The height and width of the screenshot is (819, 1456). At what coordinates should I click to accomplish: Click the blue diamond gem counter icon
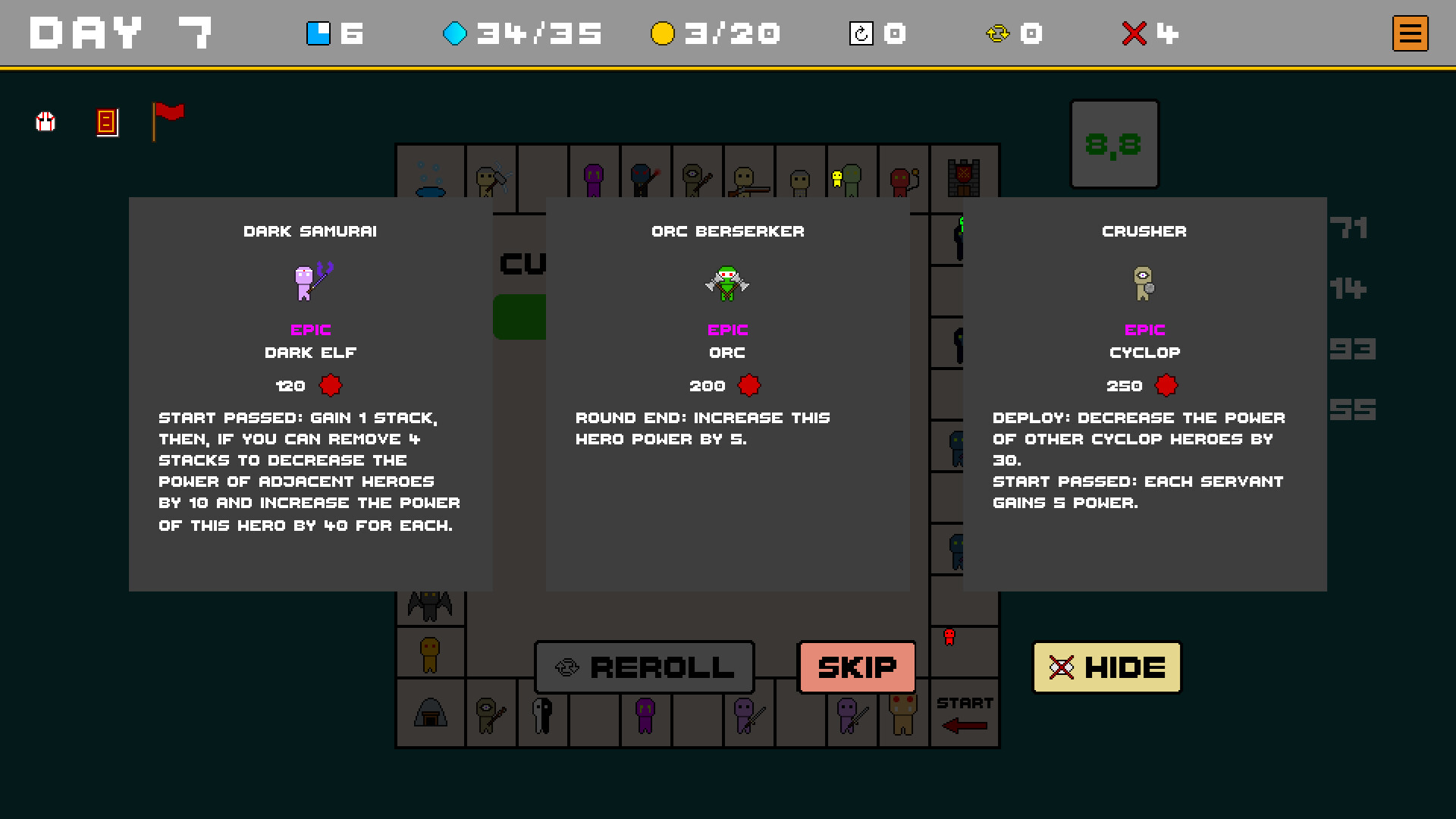tap(455, 33)
